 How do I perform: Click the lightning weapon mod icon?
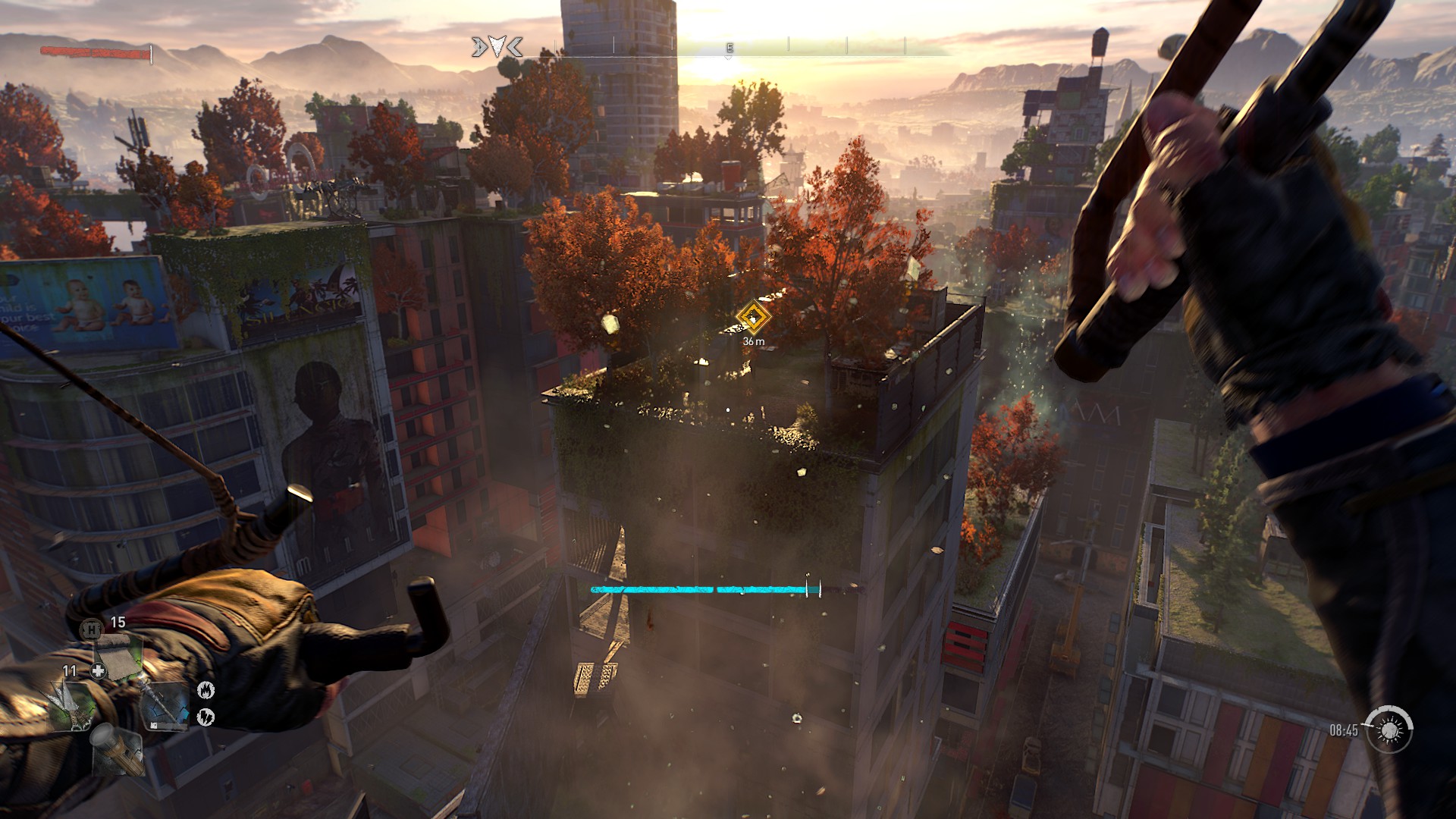[206, 715]
